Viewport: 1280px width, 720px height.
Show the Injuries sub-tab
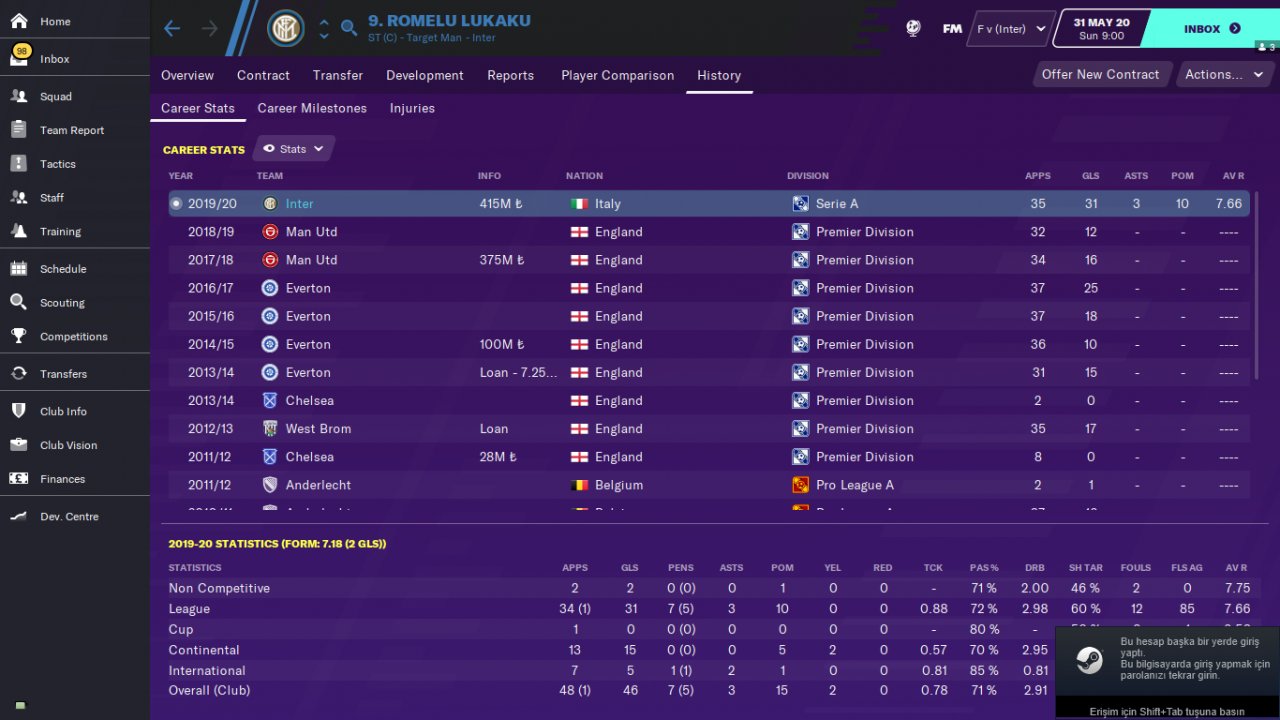412,108
